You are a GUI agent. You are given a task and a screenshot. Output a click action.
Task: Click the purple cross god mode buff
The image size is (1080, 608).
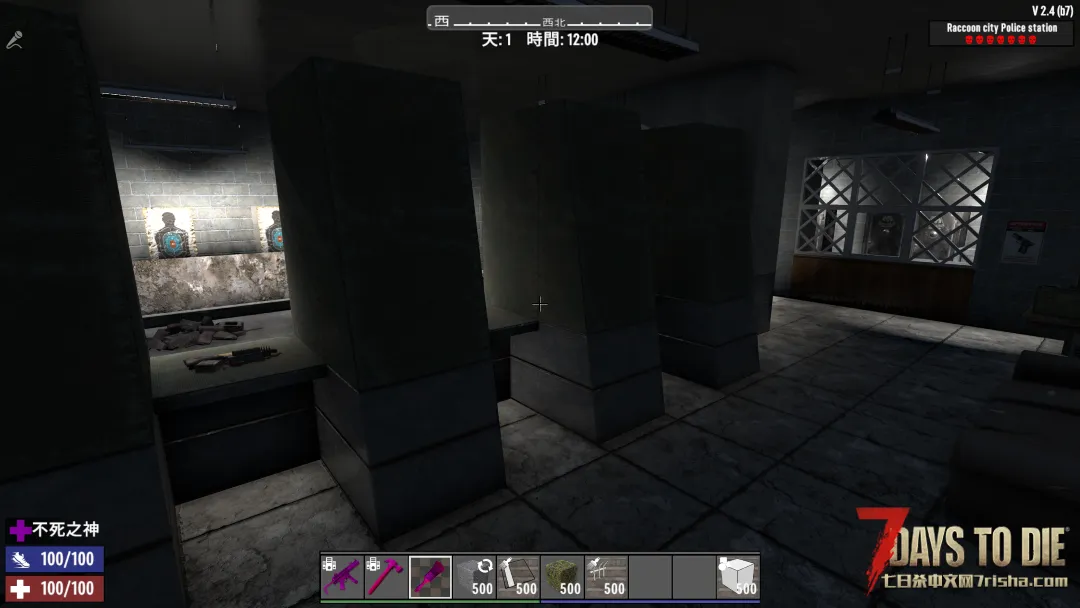click(19, 530)
